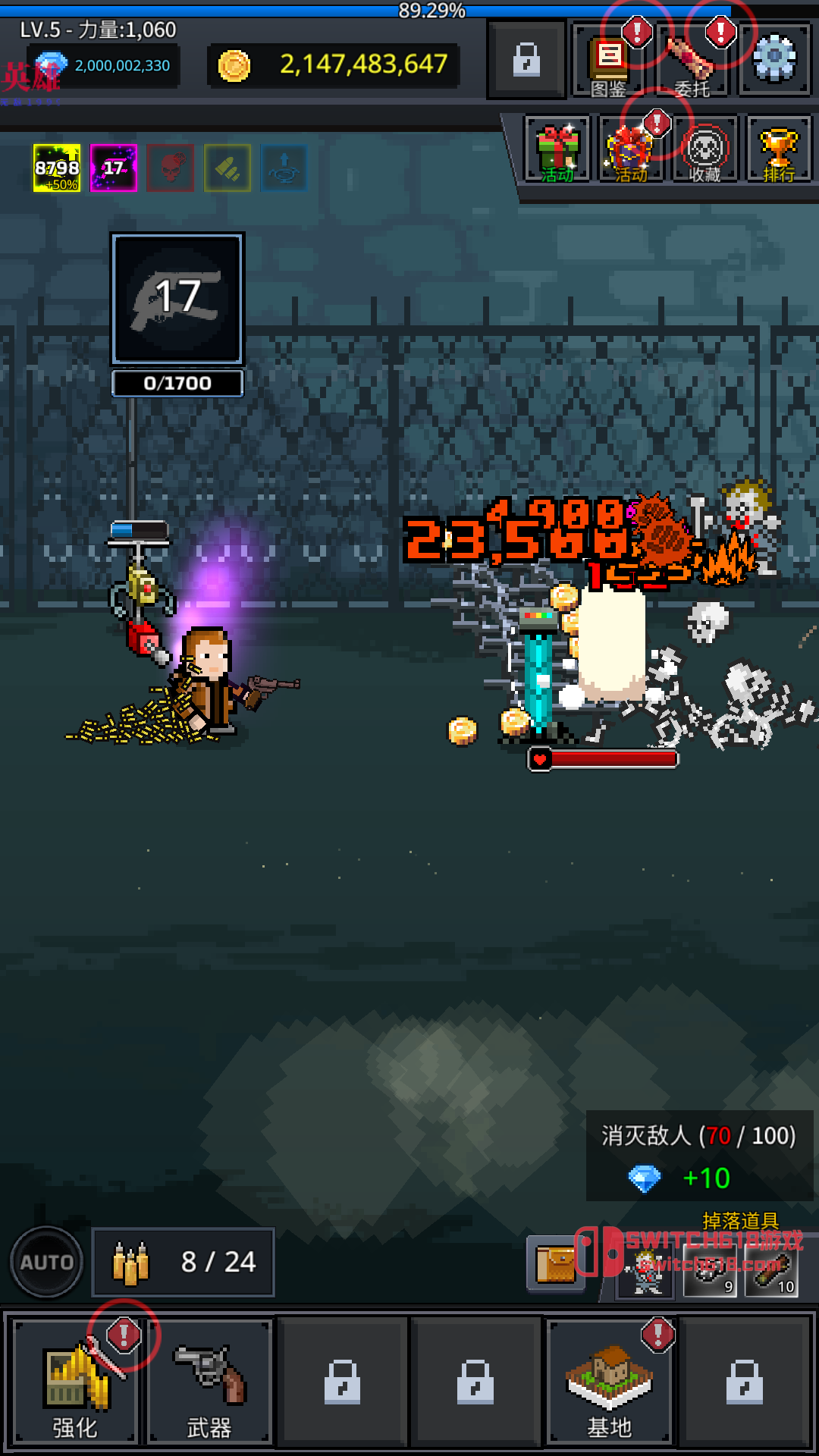The image size is (819, 1456).
Task: Open the orange inventory bag
Action: click(x=556, y=1263)
